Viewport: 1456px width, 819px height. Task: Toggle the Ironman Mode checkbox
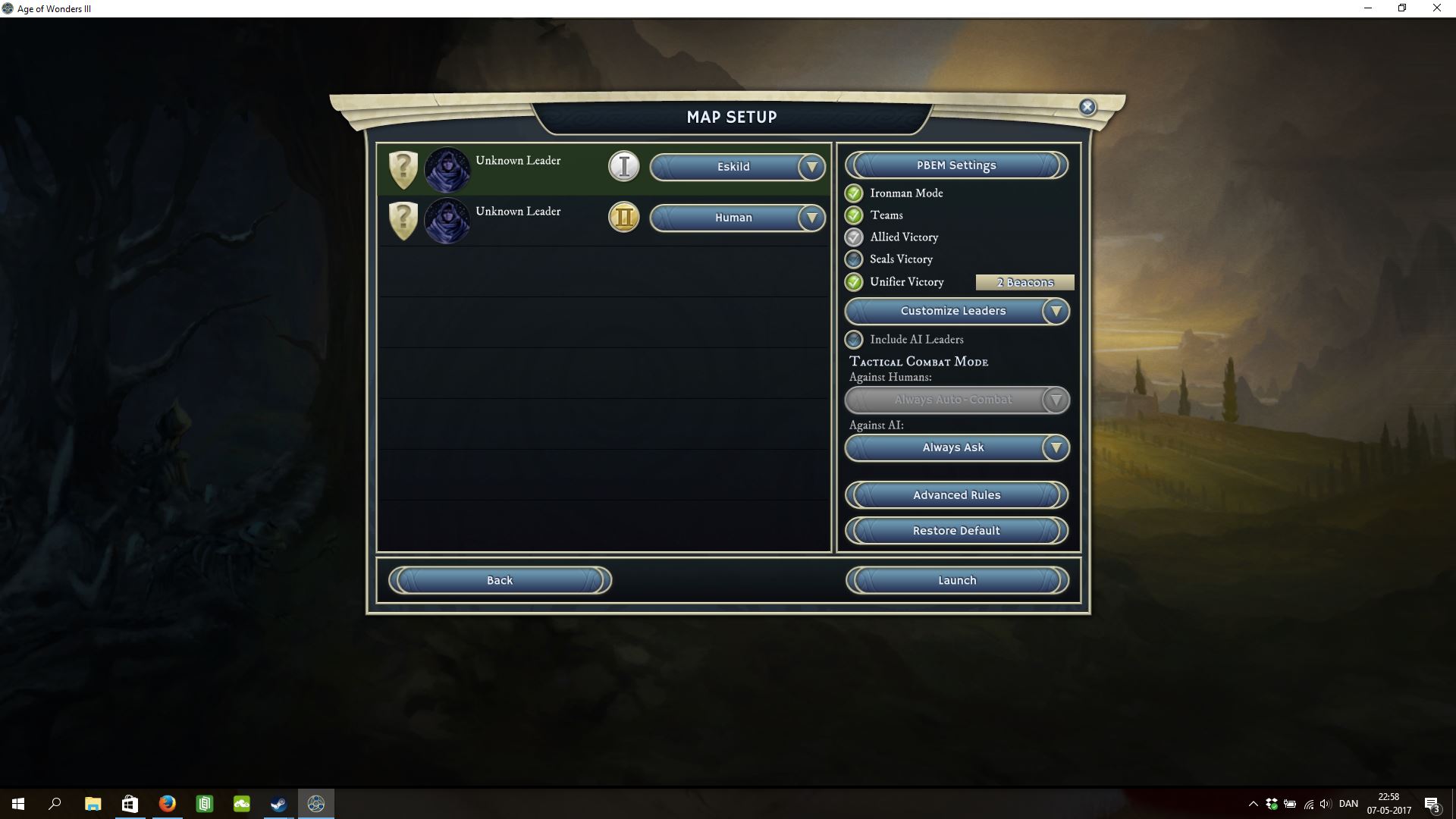click(x=854, y=193)
